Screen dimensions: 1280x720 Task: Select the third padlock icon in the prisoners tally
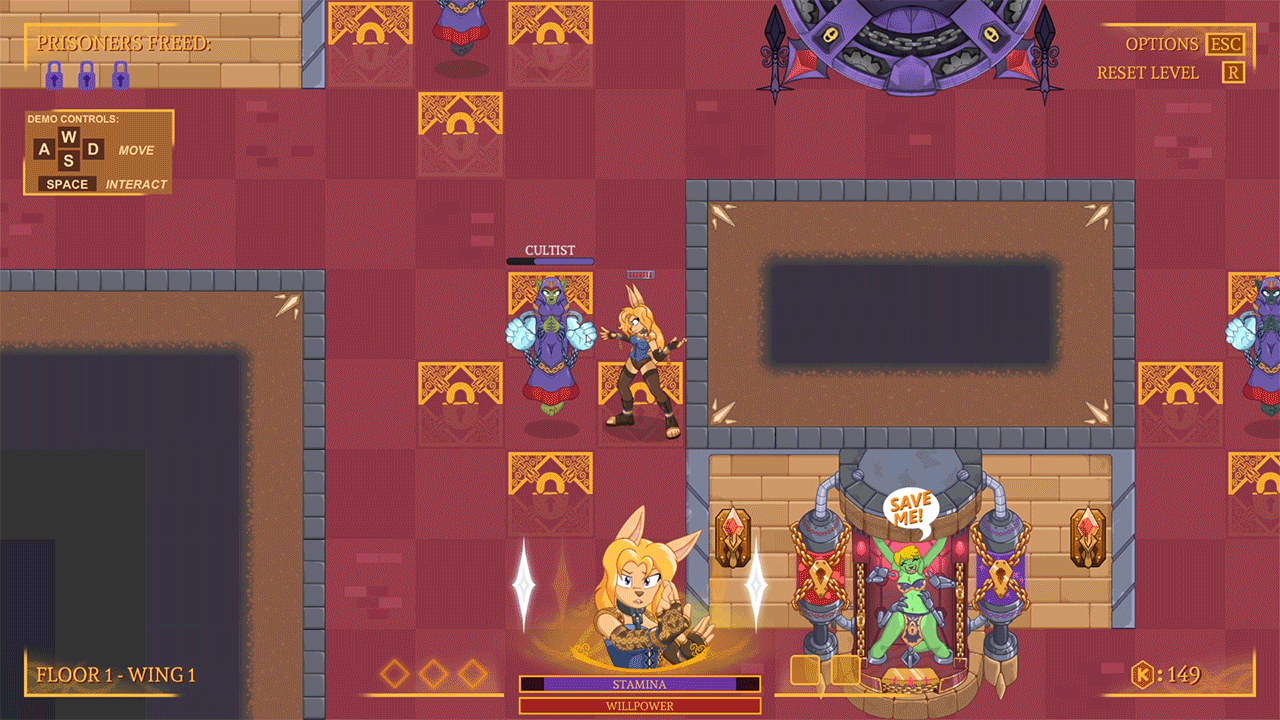119,74
